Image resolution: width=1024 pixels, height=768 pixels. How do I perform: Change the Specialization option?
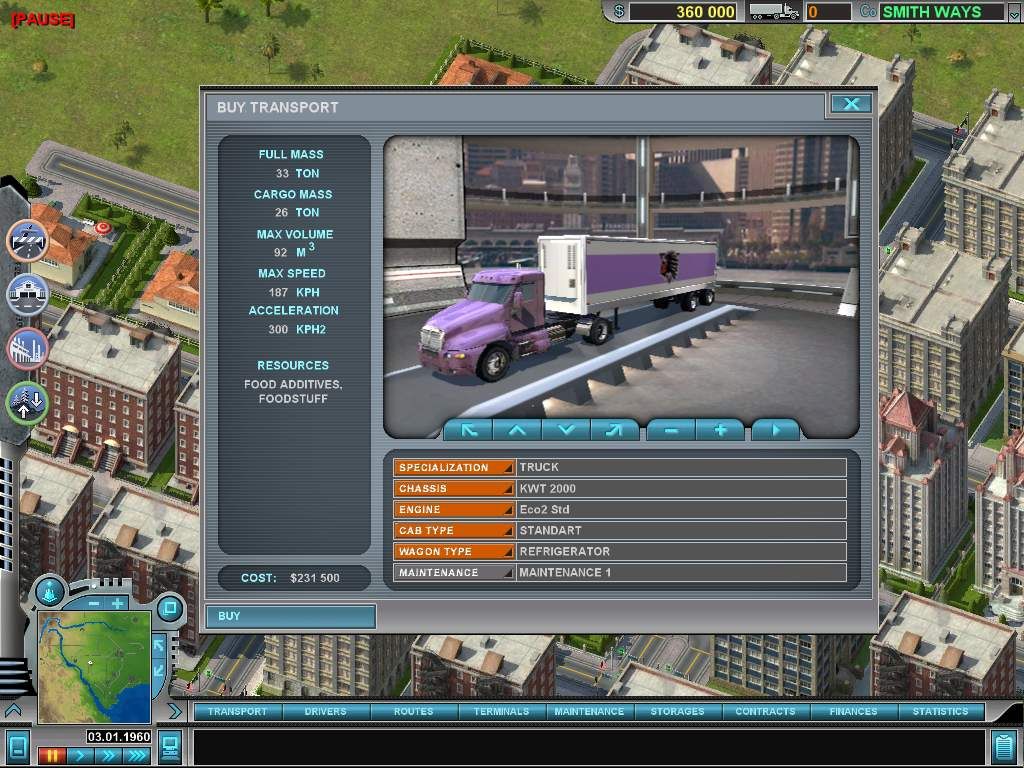click(x=455, y=467)
